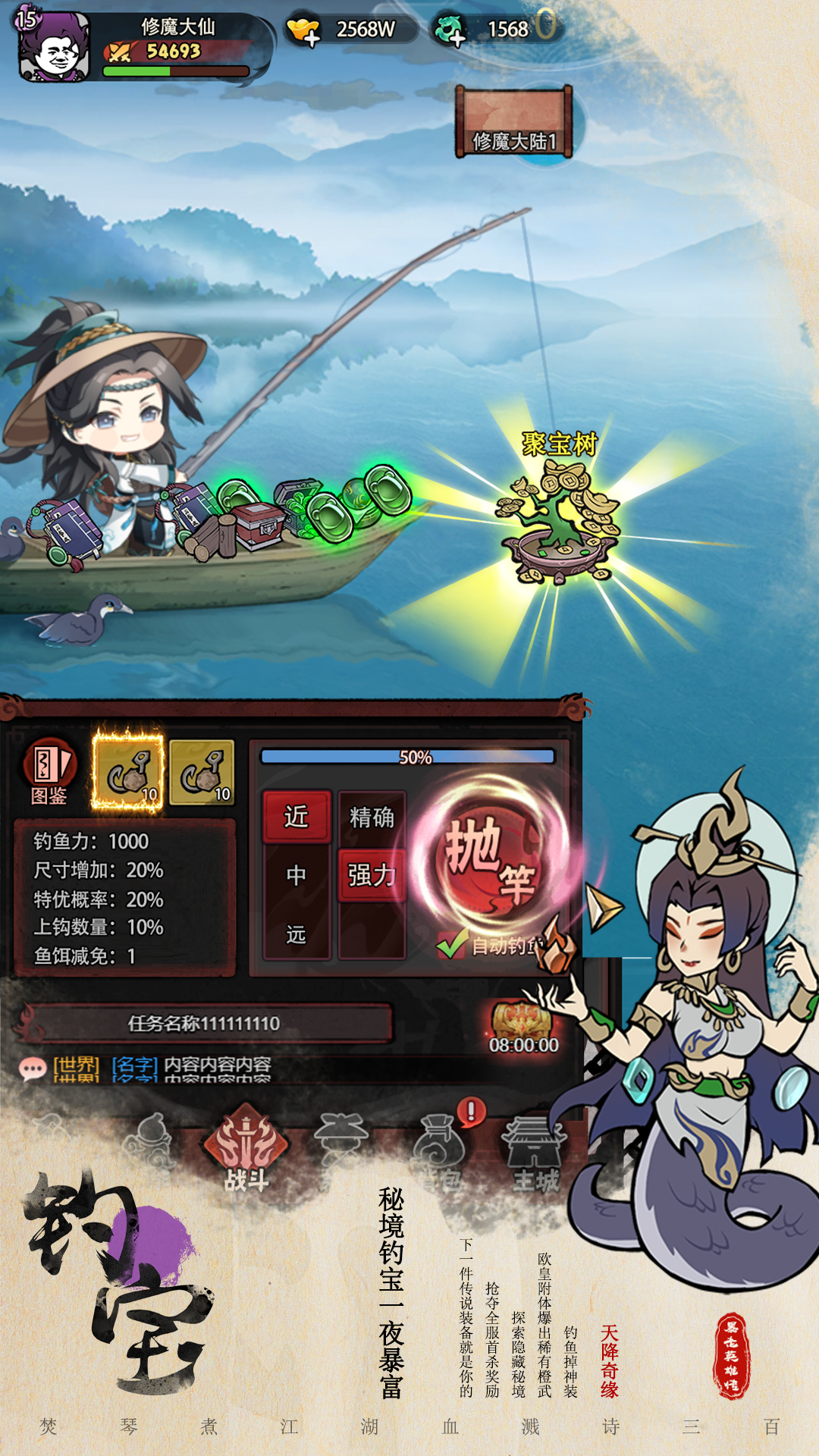Open the task bar 任务名称111111110

click(205, 1024)
